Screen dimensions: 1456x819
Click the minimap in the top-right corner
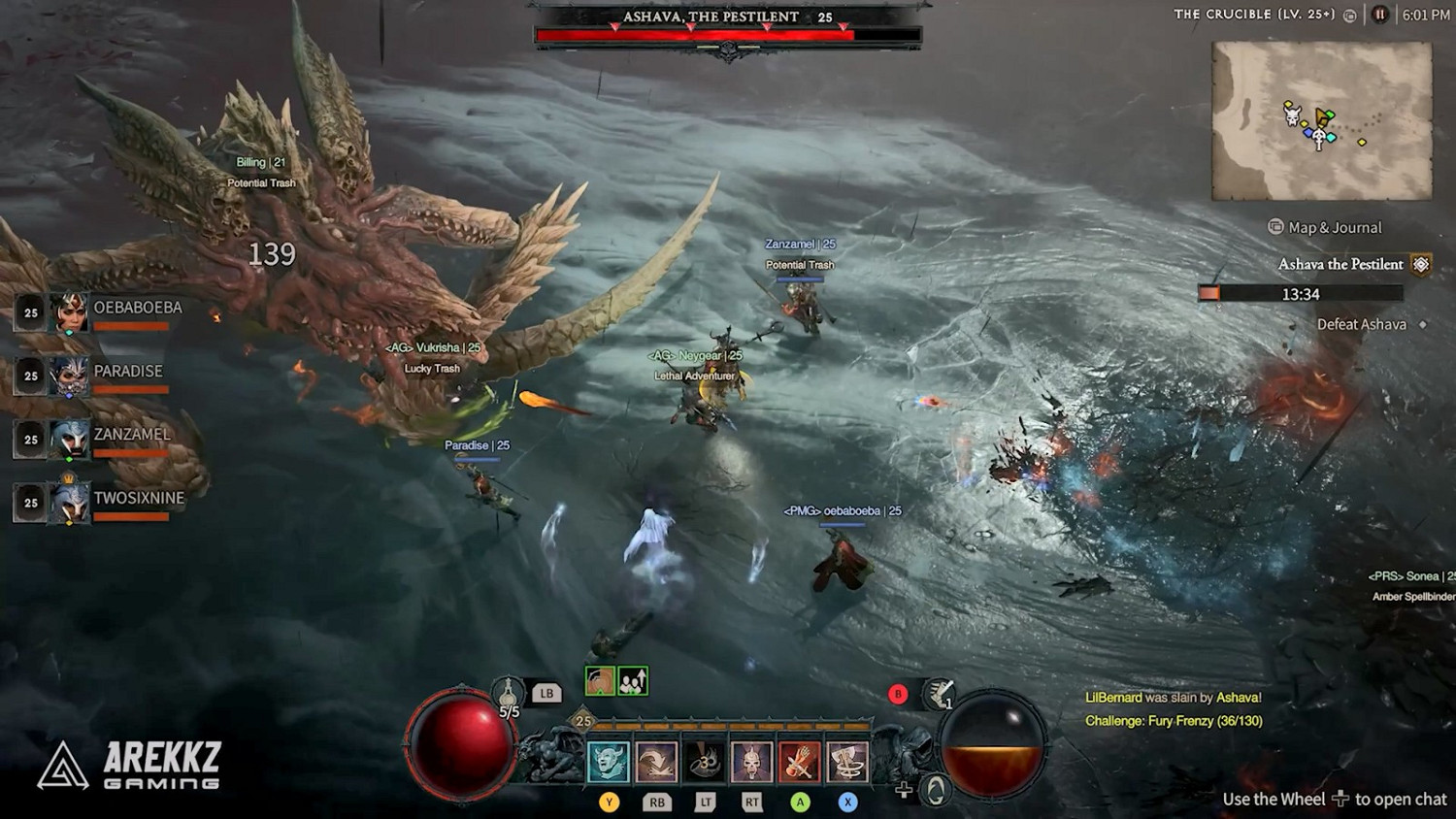click(1320, 121)
